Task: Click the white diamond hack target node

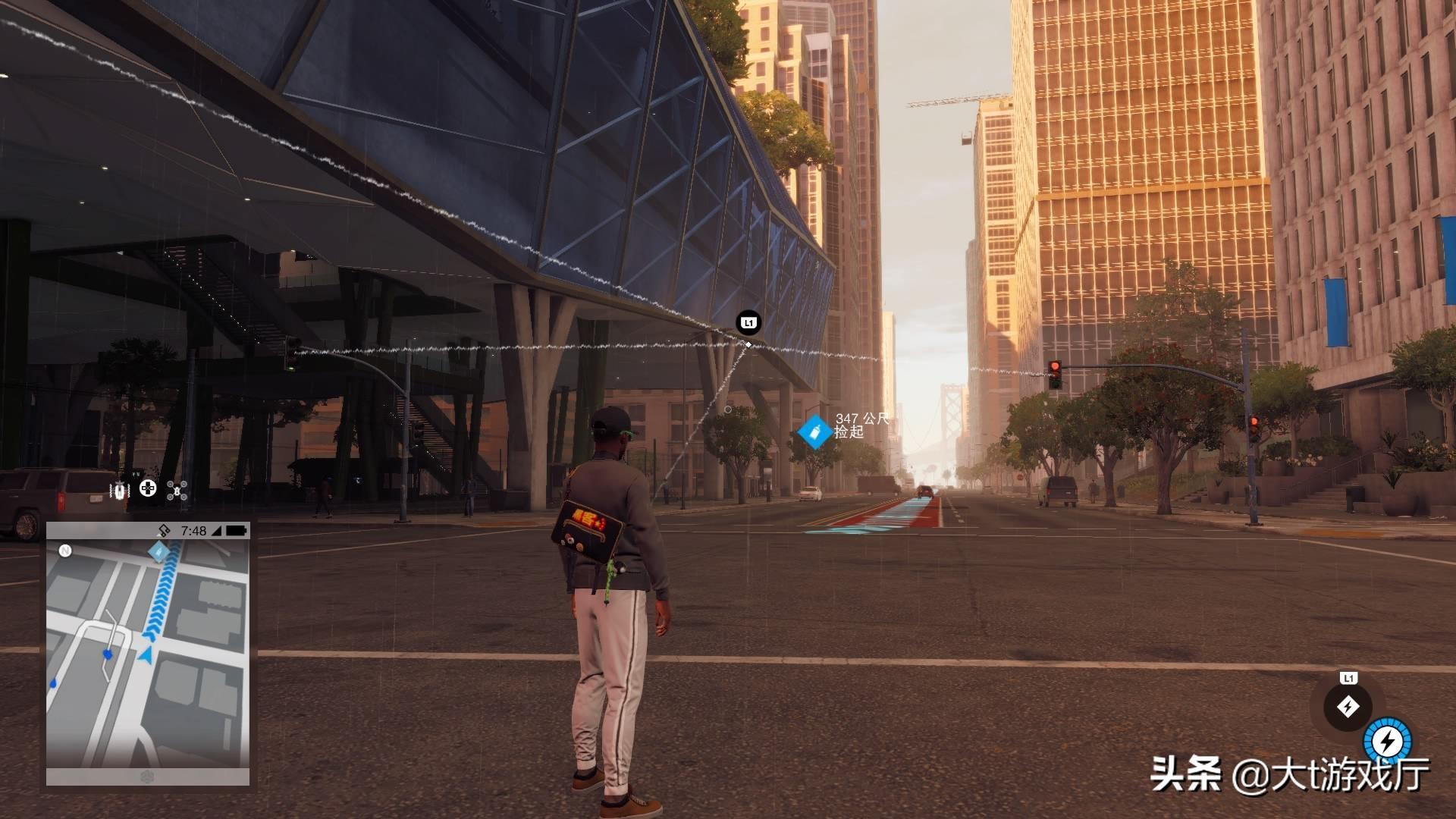Action: [x=748, y=345]
